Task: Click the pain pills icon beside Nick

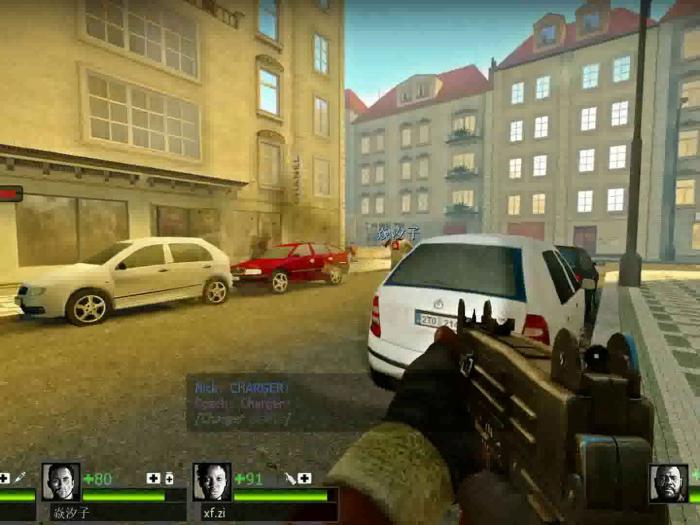Action: tap(168, 478)
